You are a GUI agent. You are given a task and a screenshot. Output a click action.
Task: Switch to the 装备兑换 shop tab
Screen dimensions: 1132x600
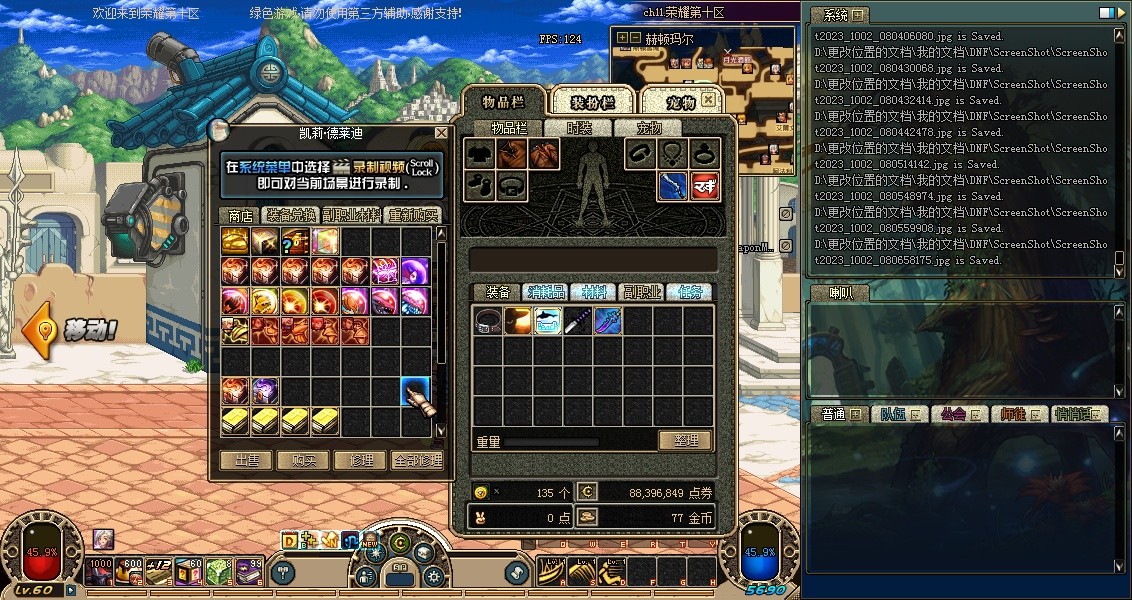click(x=290, y=215)
